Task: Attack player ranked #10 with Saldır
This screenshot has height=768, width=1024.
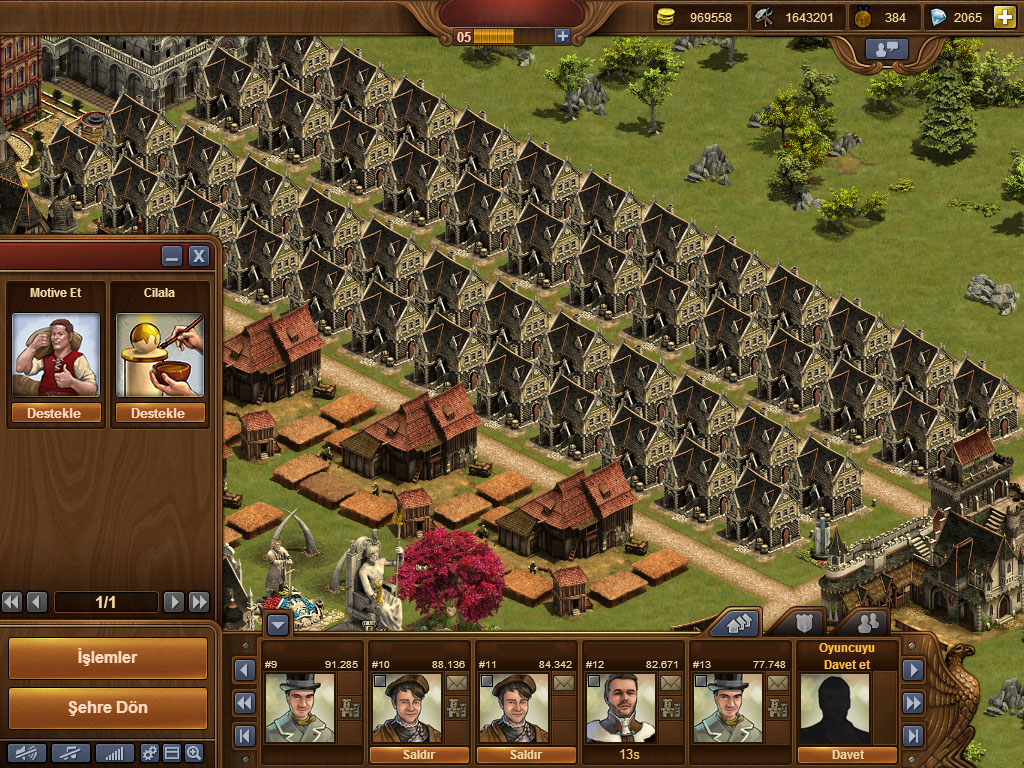Action: point(420,755)
